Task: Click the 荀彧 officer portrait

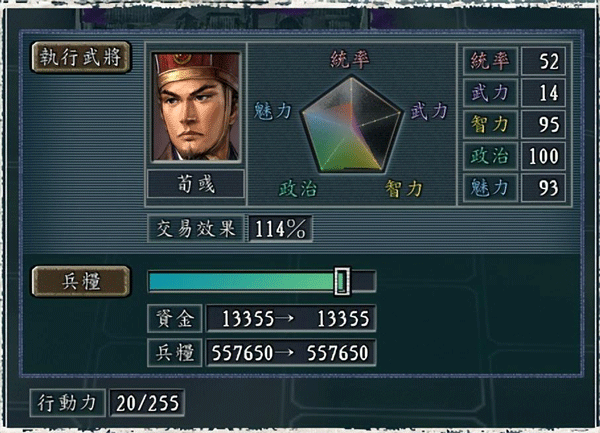Action: coord(196,106)
